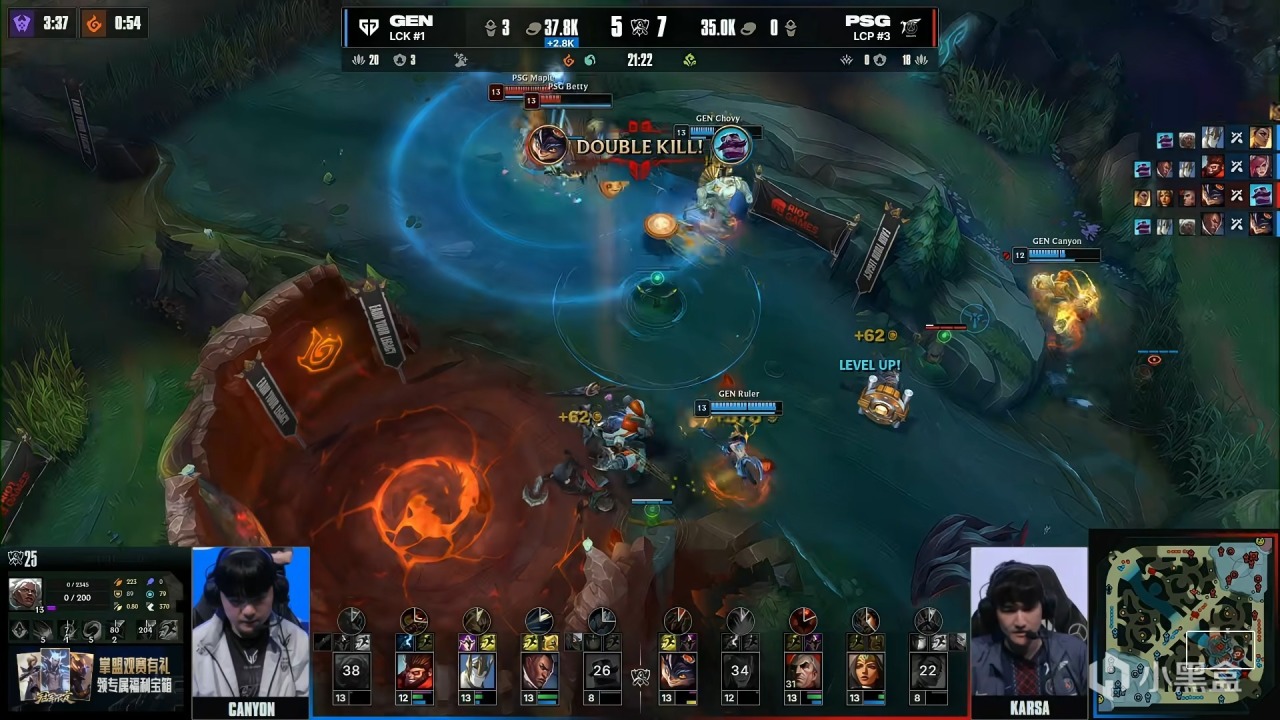Screen dimensions: 1280x720
Task: Click the PSG team logo on scoreboard
Action: click(910, 27)
